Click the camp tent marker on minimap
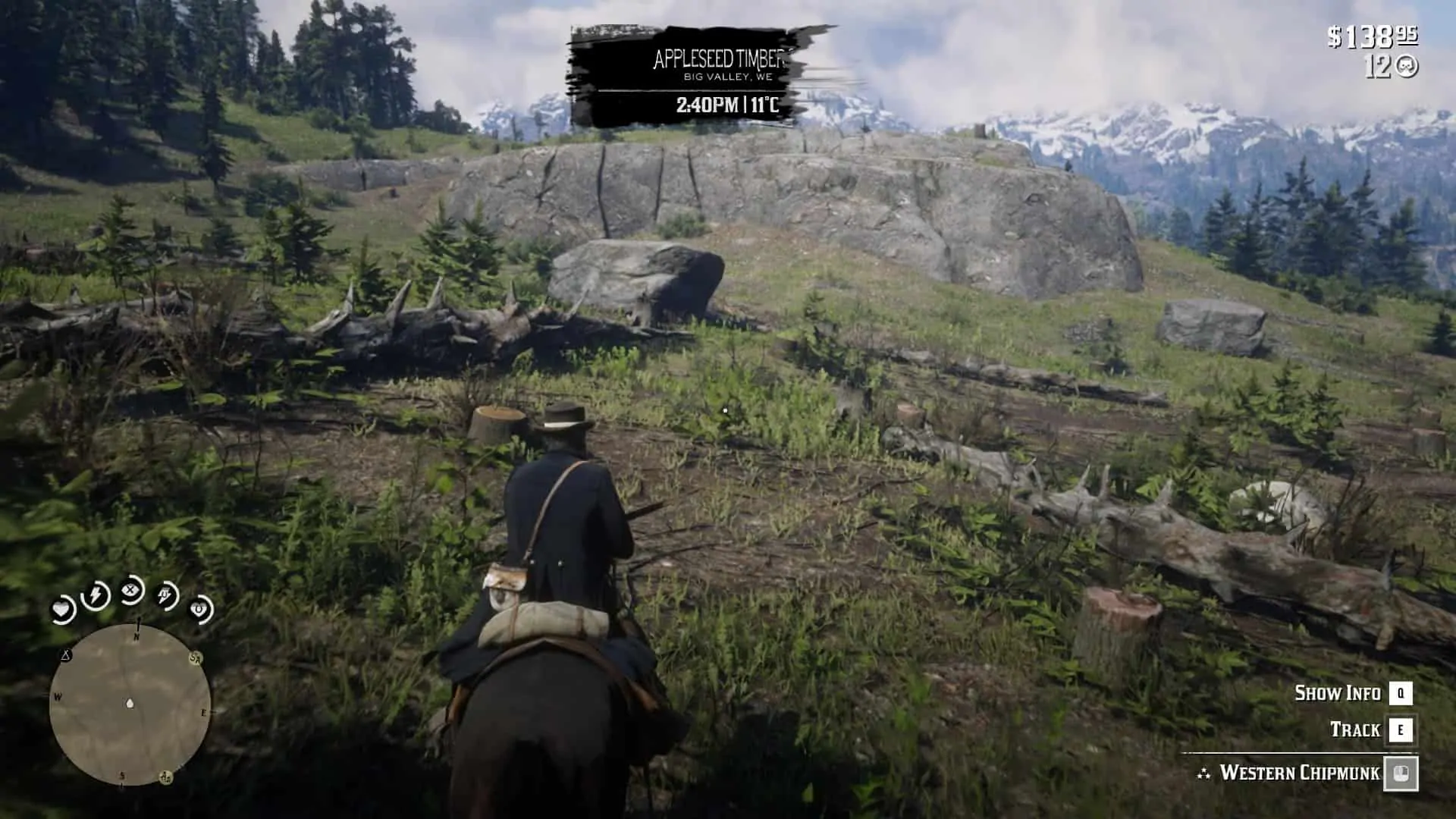This screenshot has height=819, width=1456. tap(66, 655)
